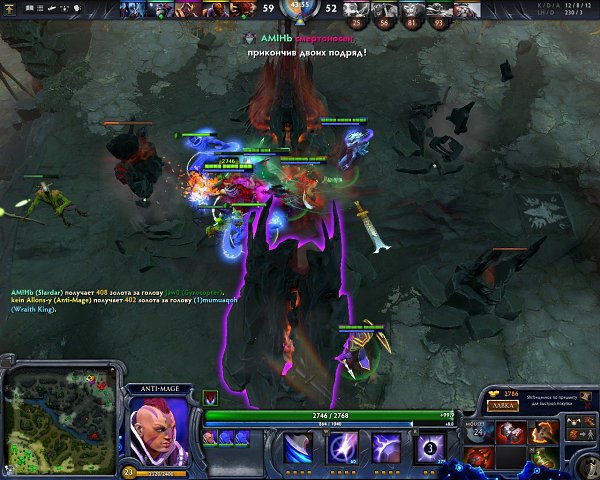Select the Spell Shield ability icon
Viewport: 600px width, 480px height.
point(388,446)
